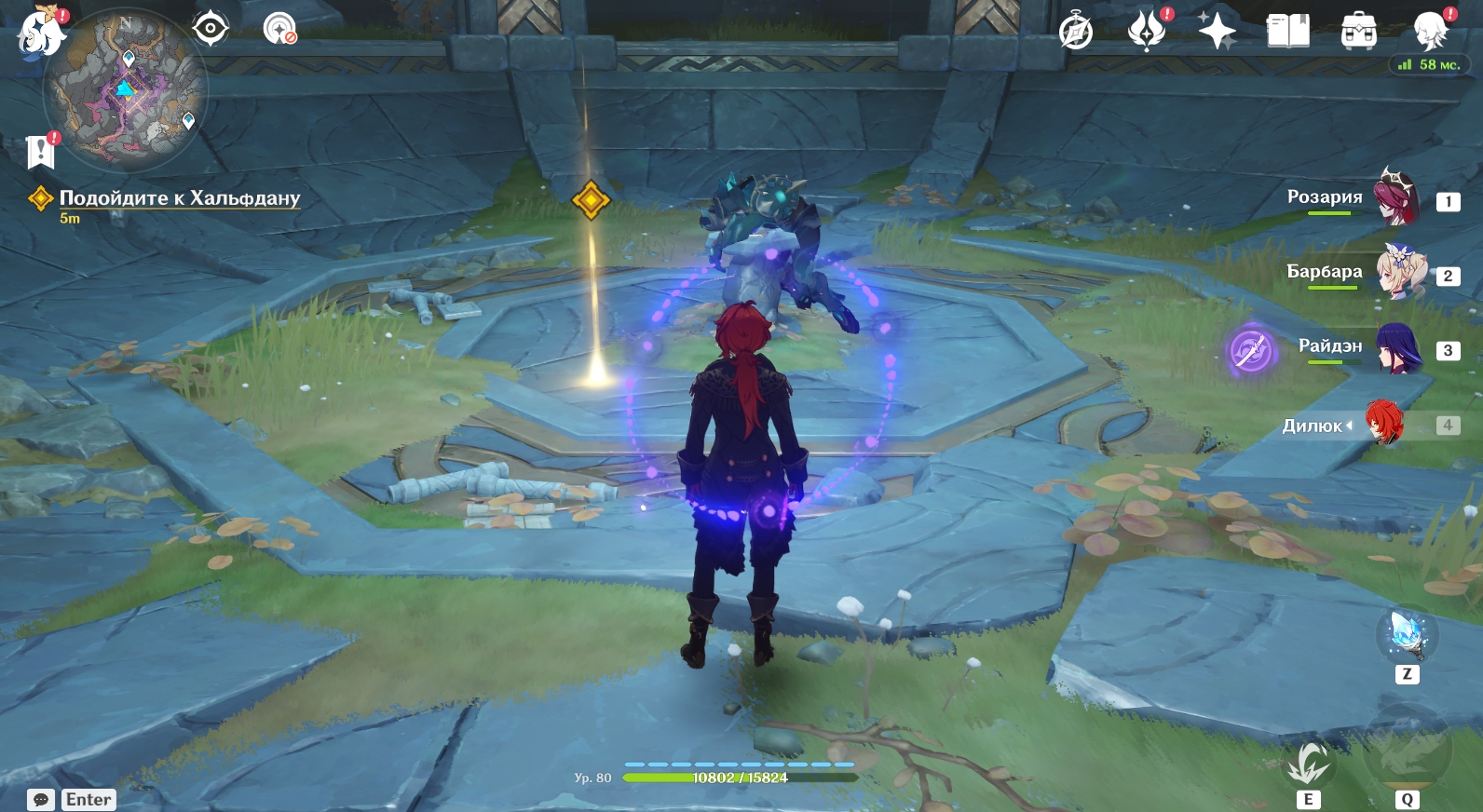
Task: Open the multiplayer co-op icon
Action: (279, 29)
